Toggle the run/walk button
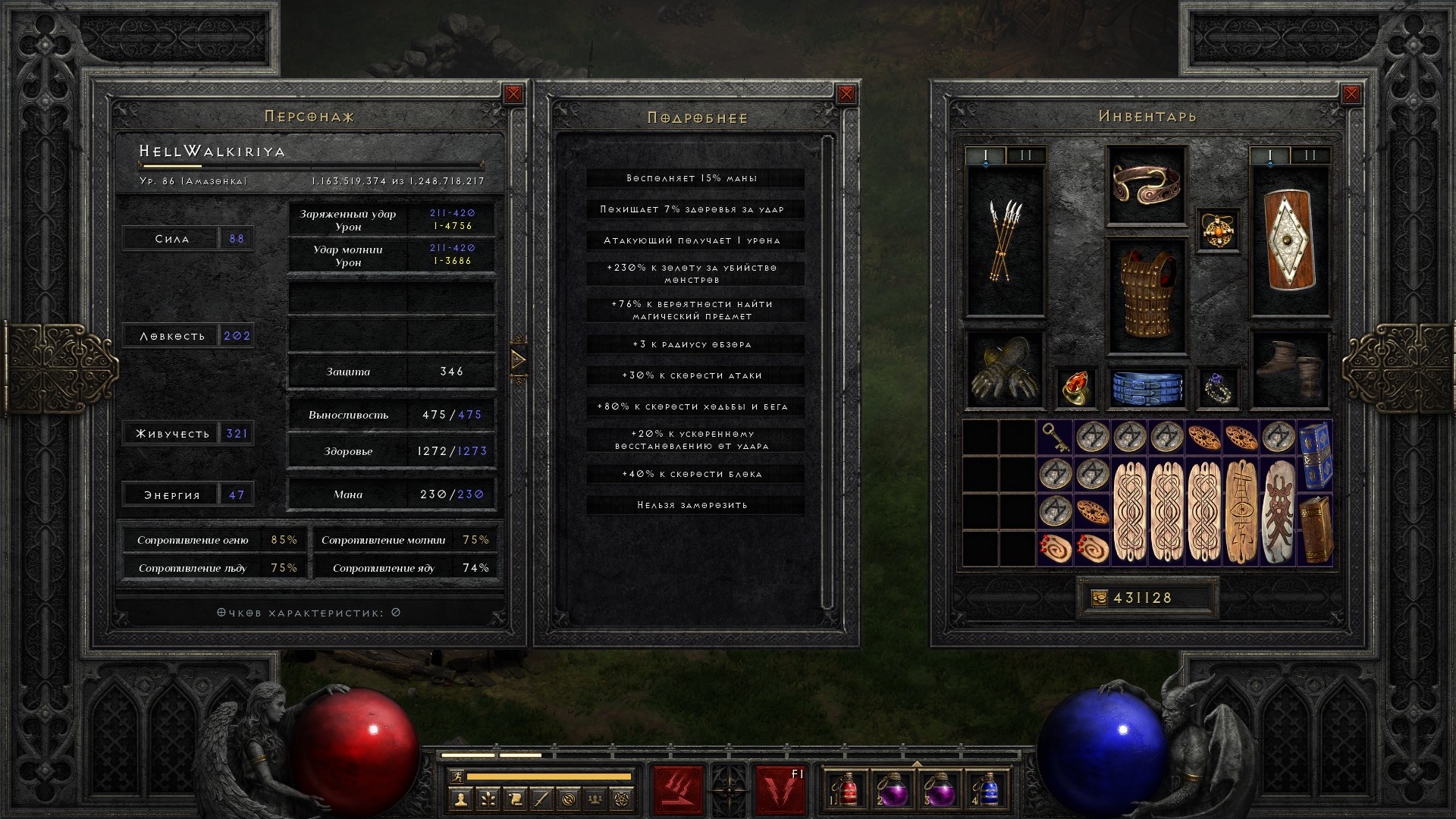 tap(454, 777)
